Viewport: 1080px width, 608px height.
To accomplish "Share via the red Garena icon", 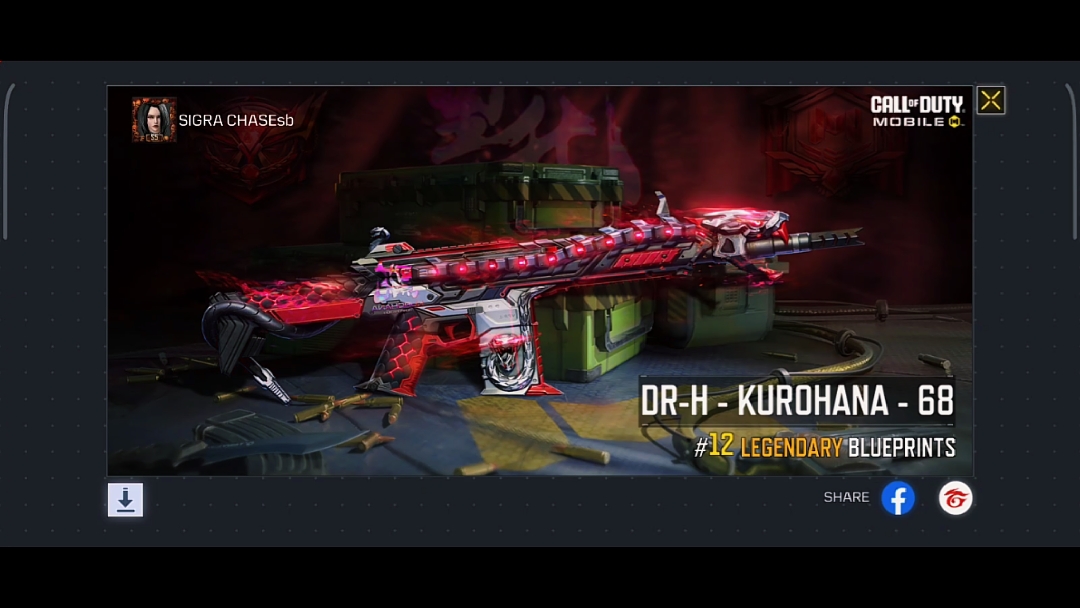I will point(955,498).
